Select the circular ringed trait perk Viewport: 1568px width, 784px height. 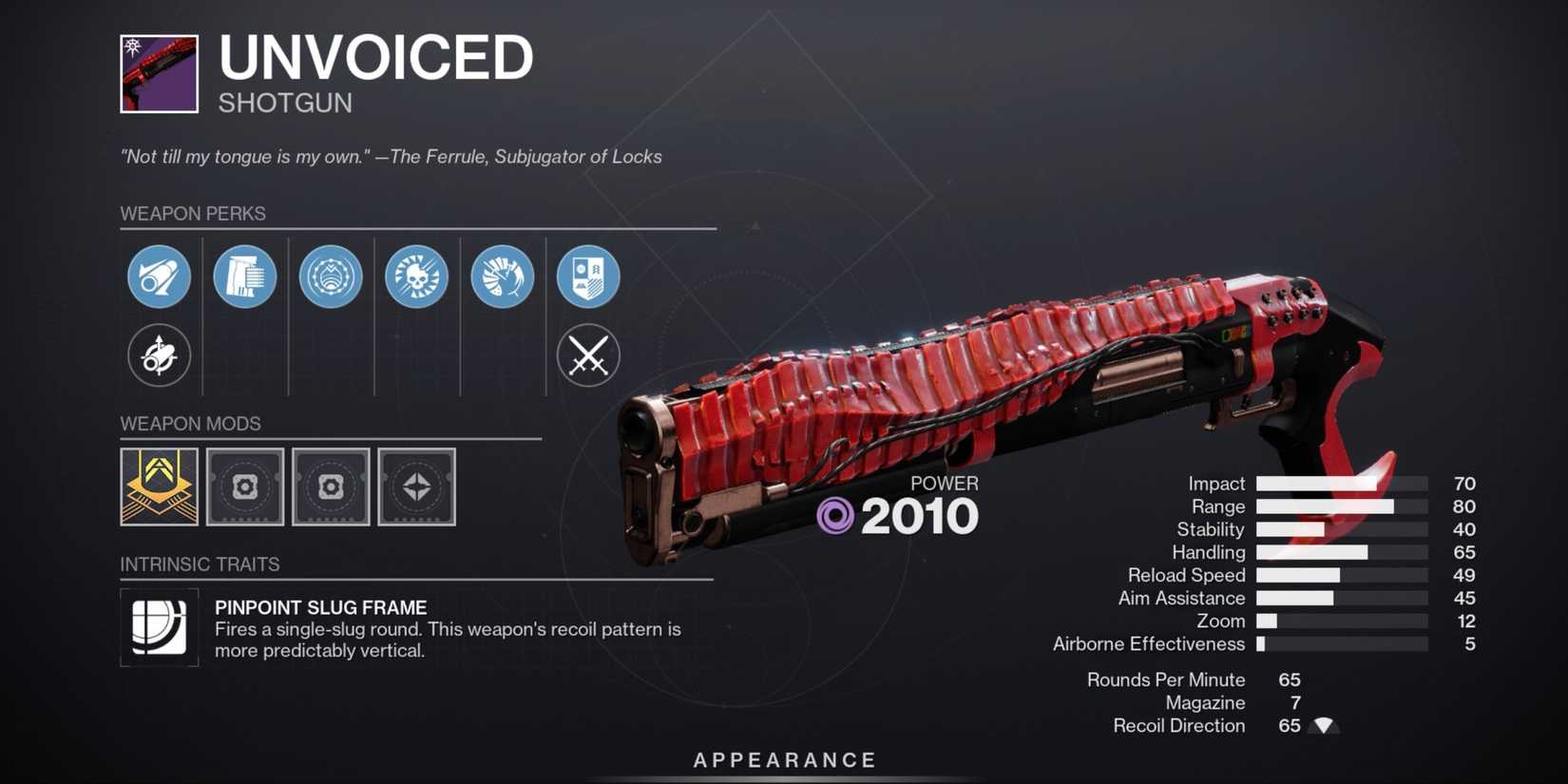(331, 277)
